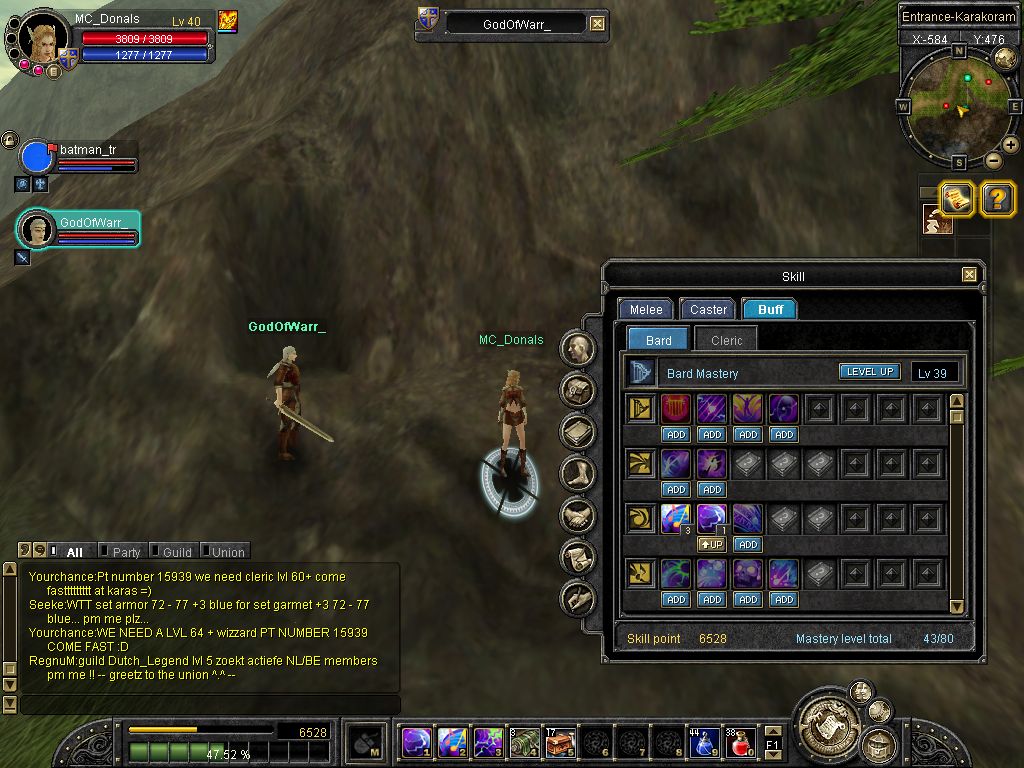Close the GodOfWarr_ target frame
1024x768 pixels.
pyautogui.click(x=597, y=24)
